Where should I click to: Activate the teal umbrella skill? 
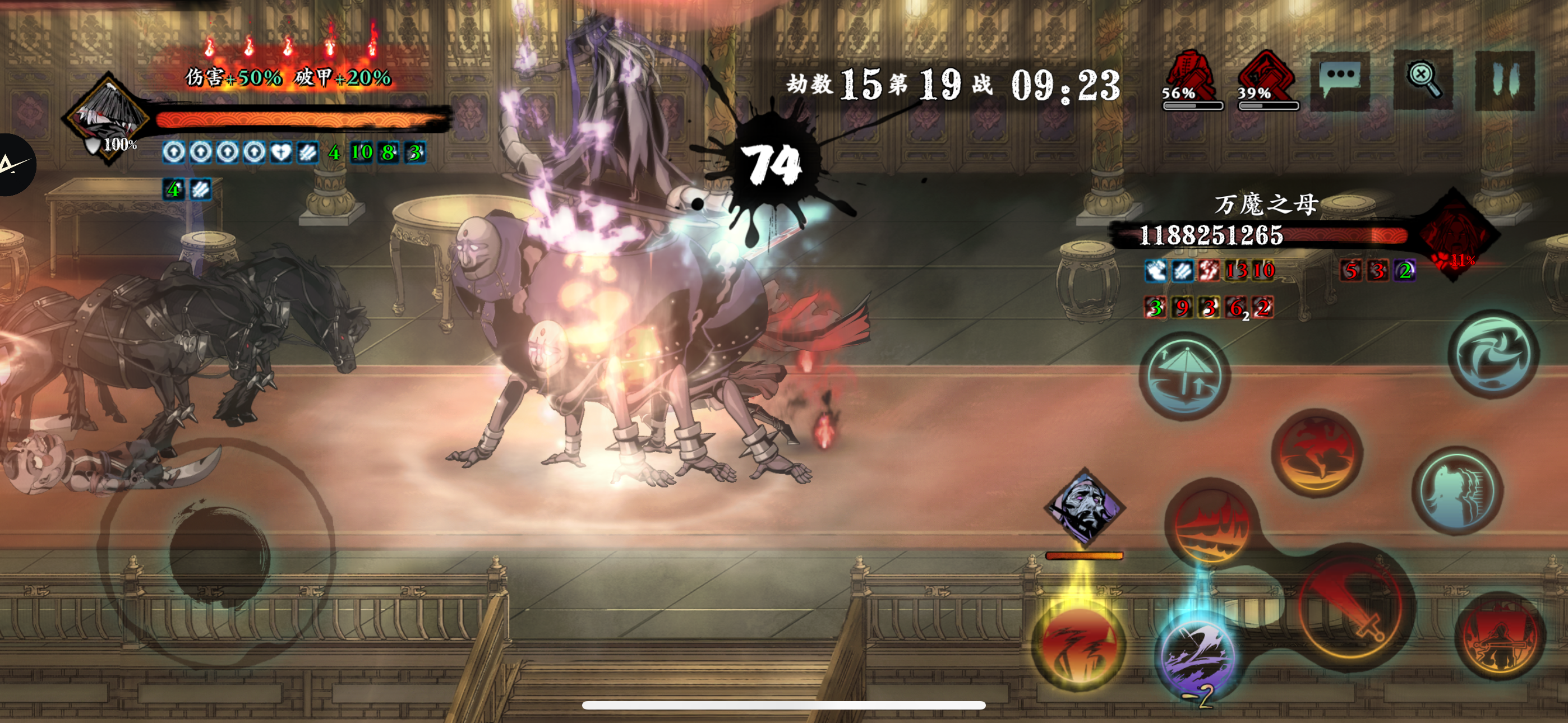1184,376
